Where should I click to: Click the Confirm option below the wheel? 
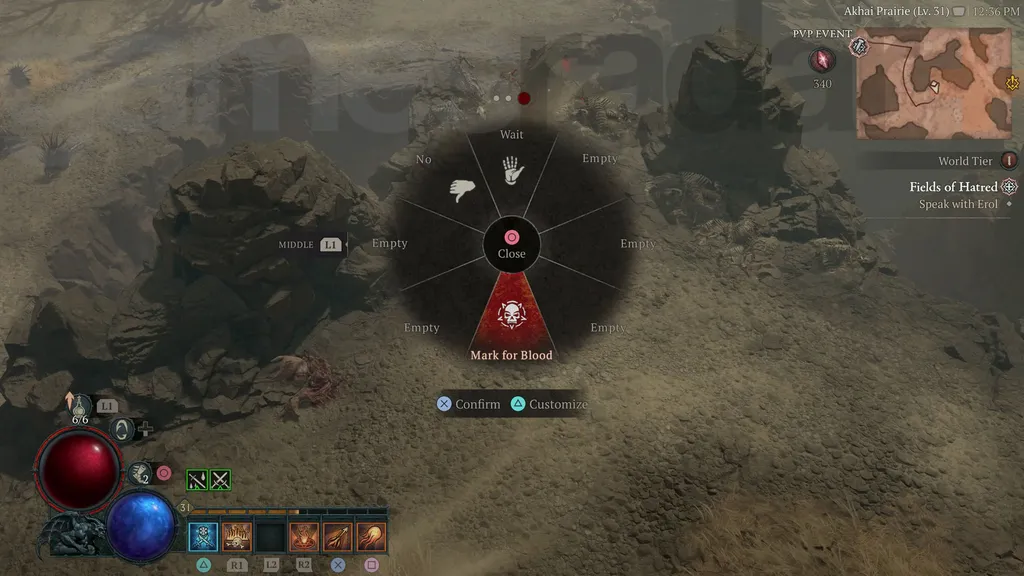tap(469, 404)
